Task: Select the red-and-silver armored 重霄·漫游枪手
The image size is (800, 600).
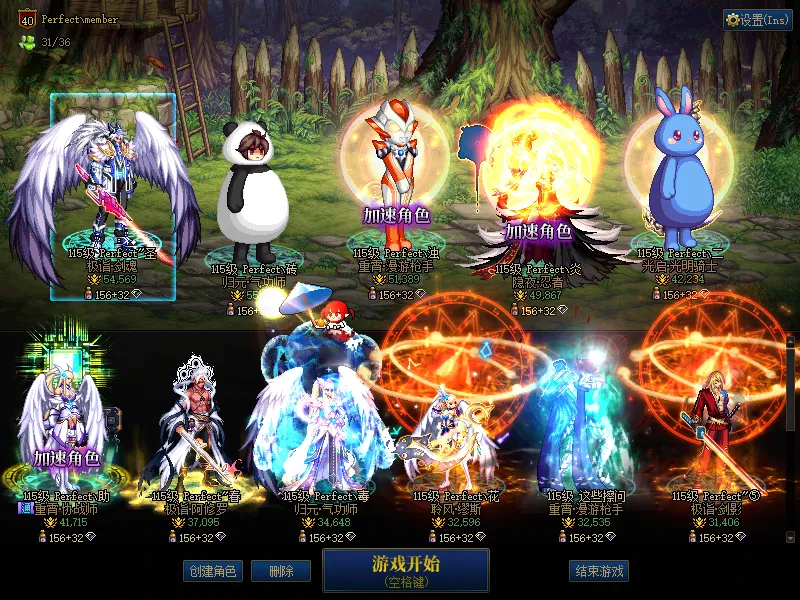Action: 394,180
